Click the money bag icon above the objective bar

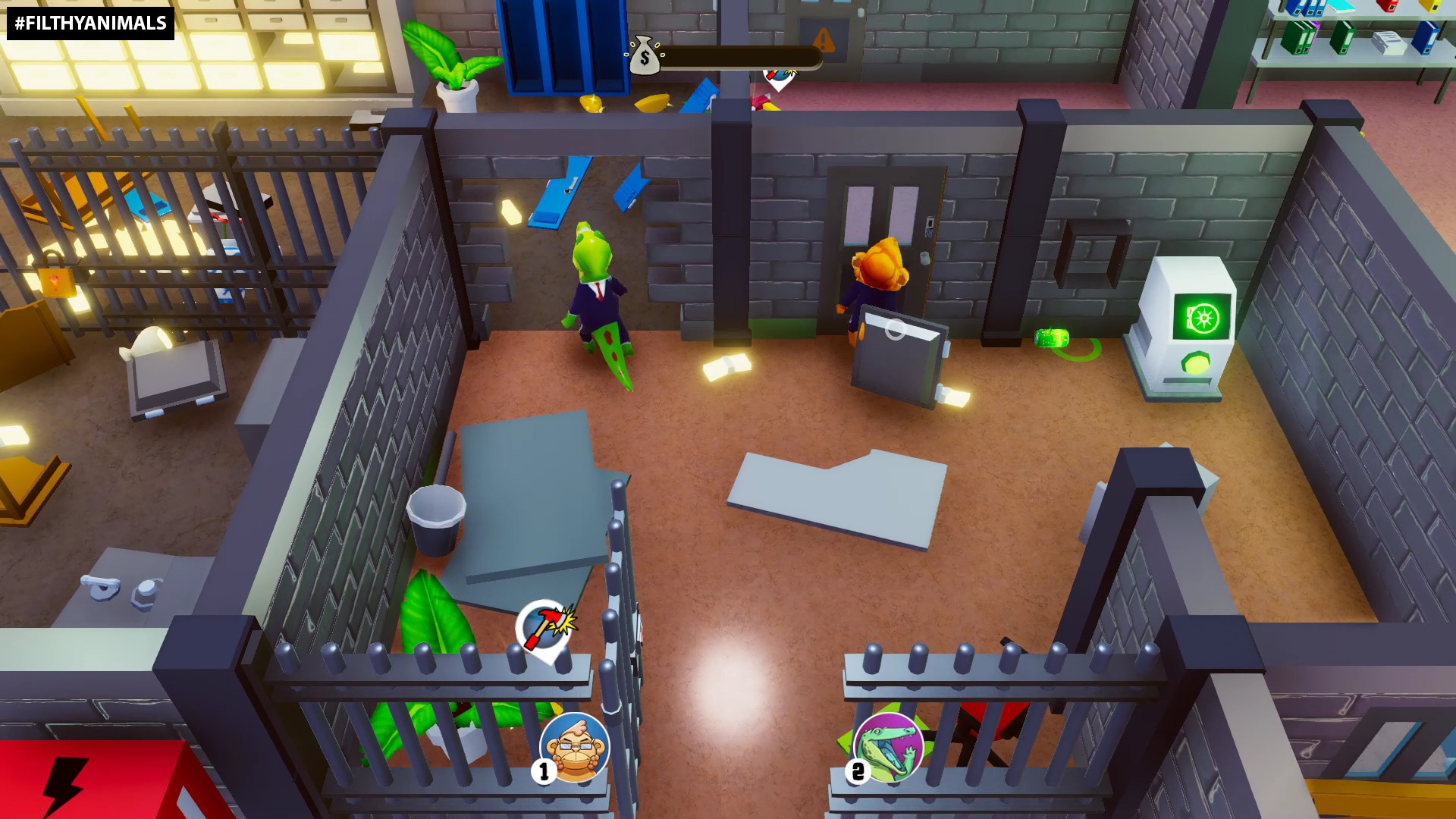click(x=644, y=57)
